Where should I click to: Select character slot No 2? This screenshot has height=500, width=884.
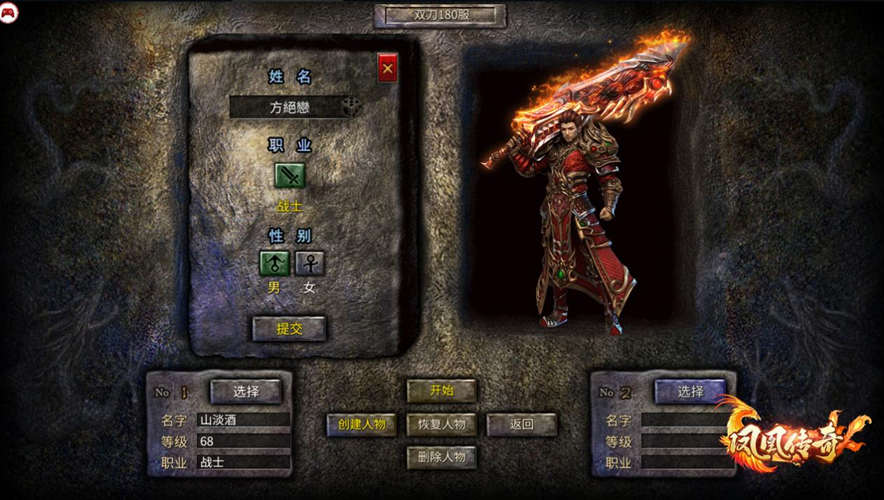(x=690, y=391)
